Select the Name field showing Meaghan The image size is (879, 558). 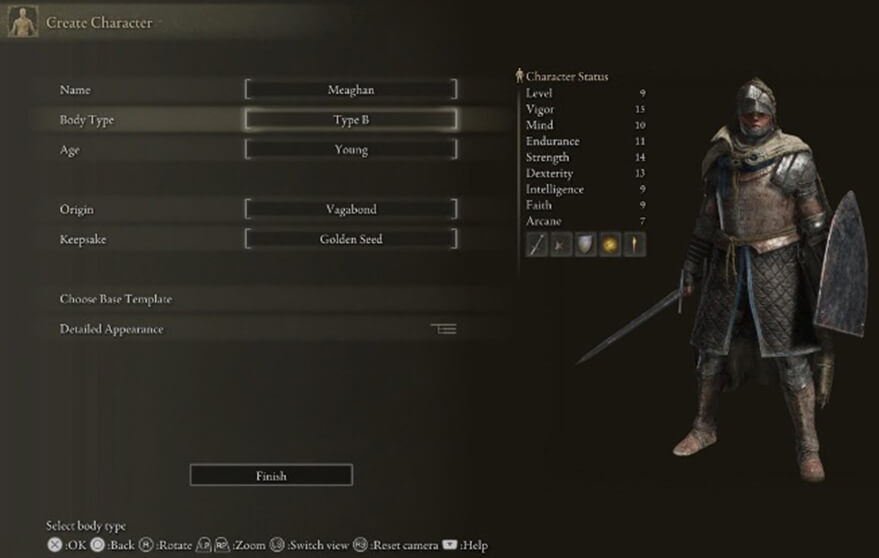[351, 90]
